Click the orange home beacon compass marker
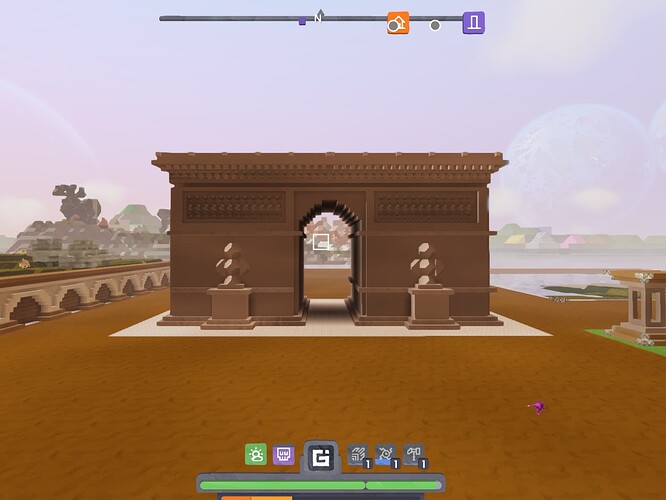 click(x=398, y=23)
